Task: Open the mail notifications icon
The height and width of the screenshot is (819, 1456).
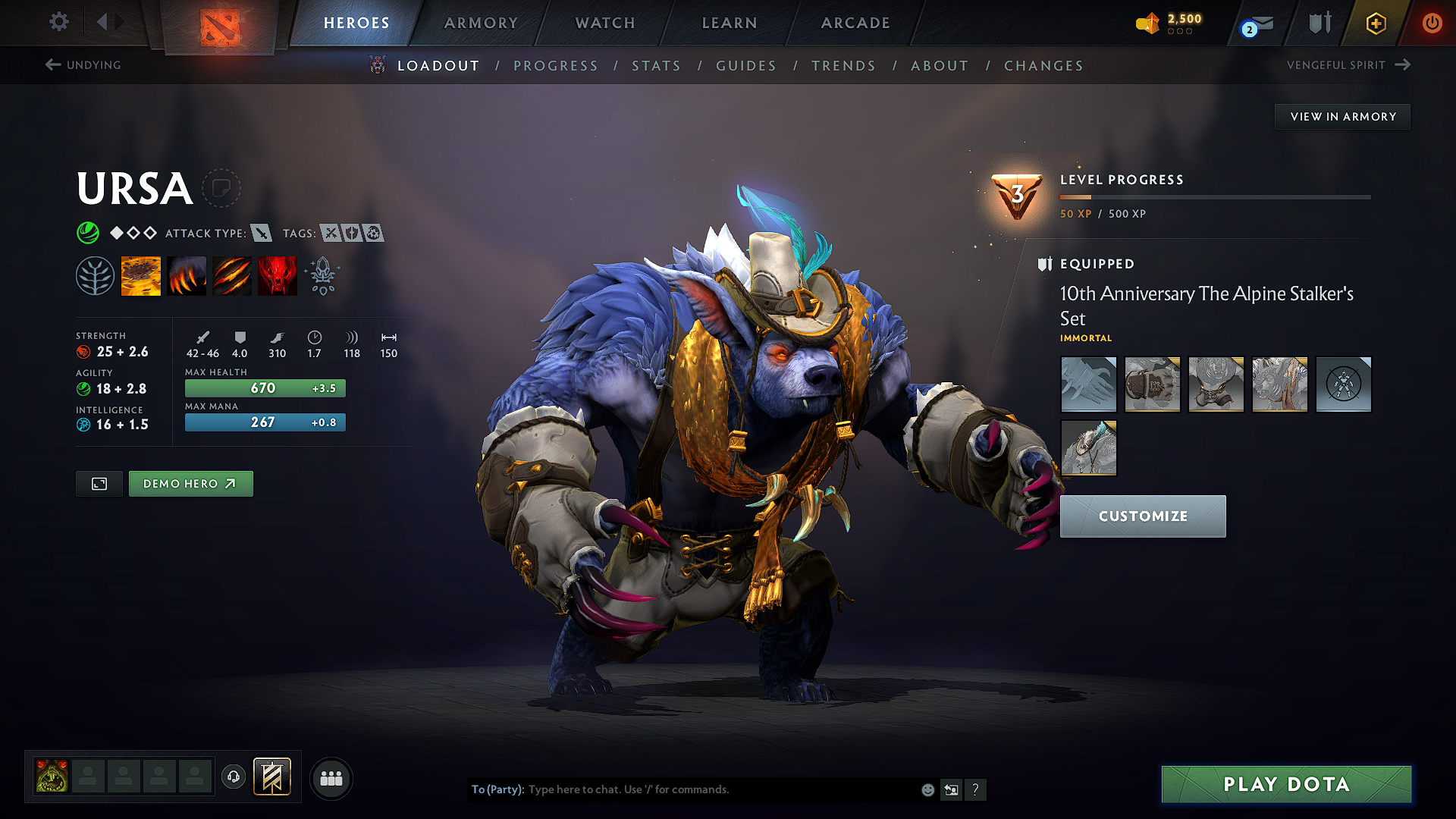Action: (1255, 24)
